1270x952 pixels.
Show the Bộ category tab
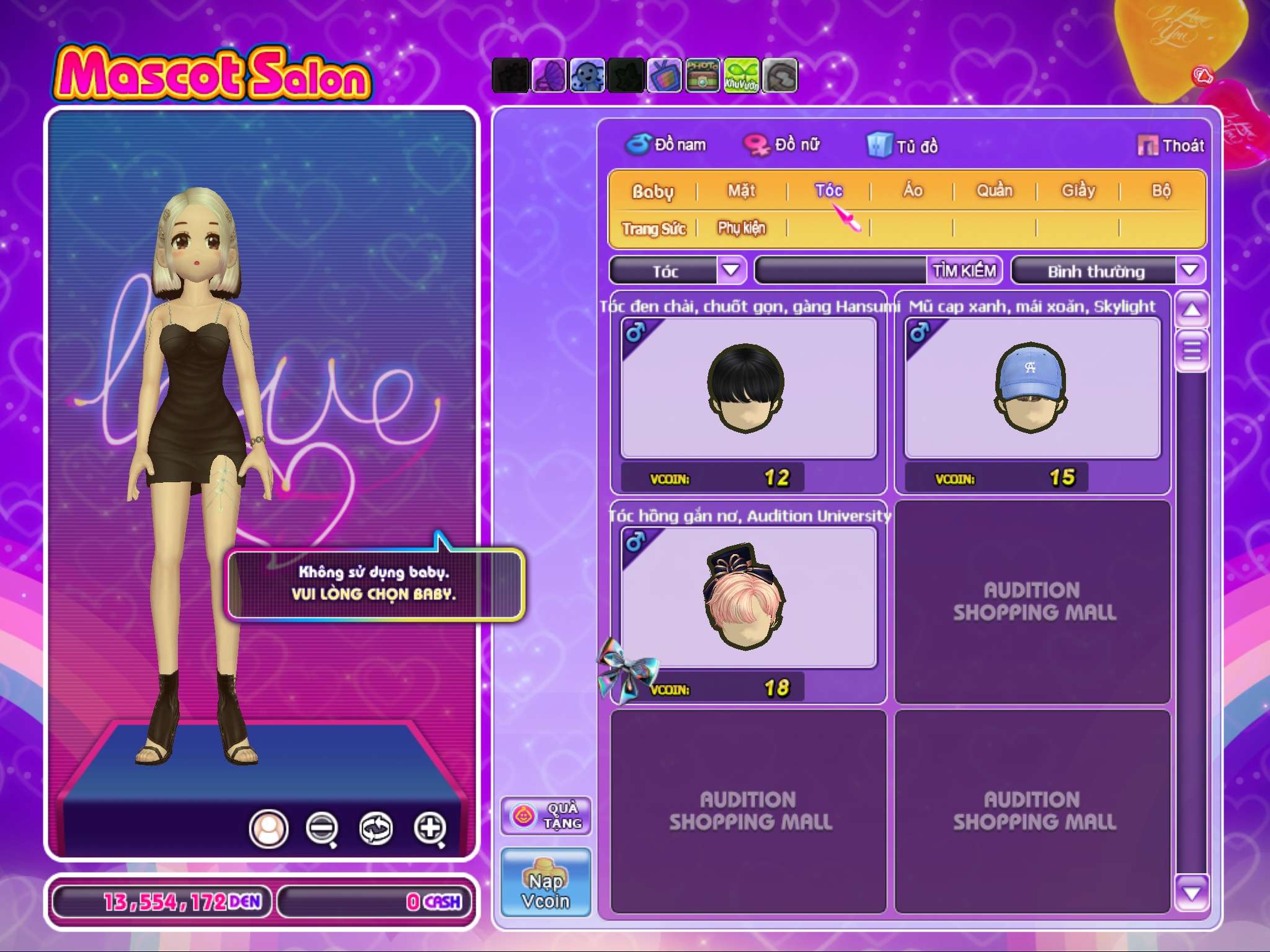1161,191
